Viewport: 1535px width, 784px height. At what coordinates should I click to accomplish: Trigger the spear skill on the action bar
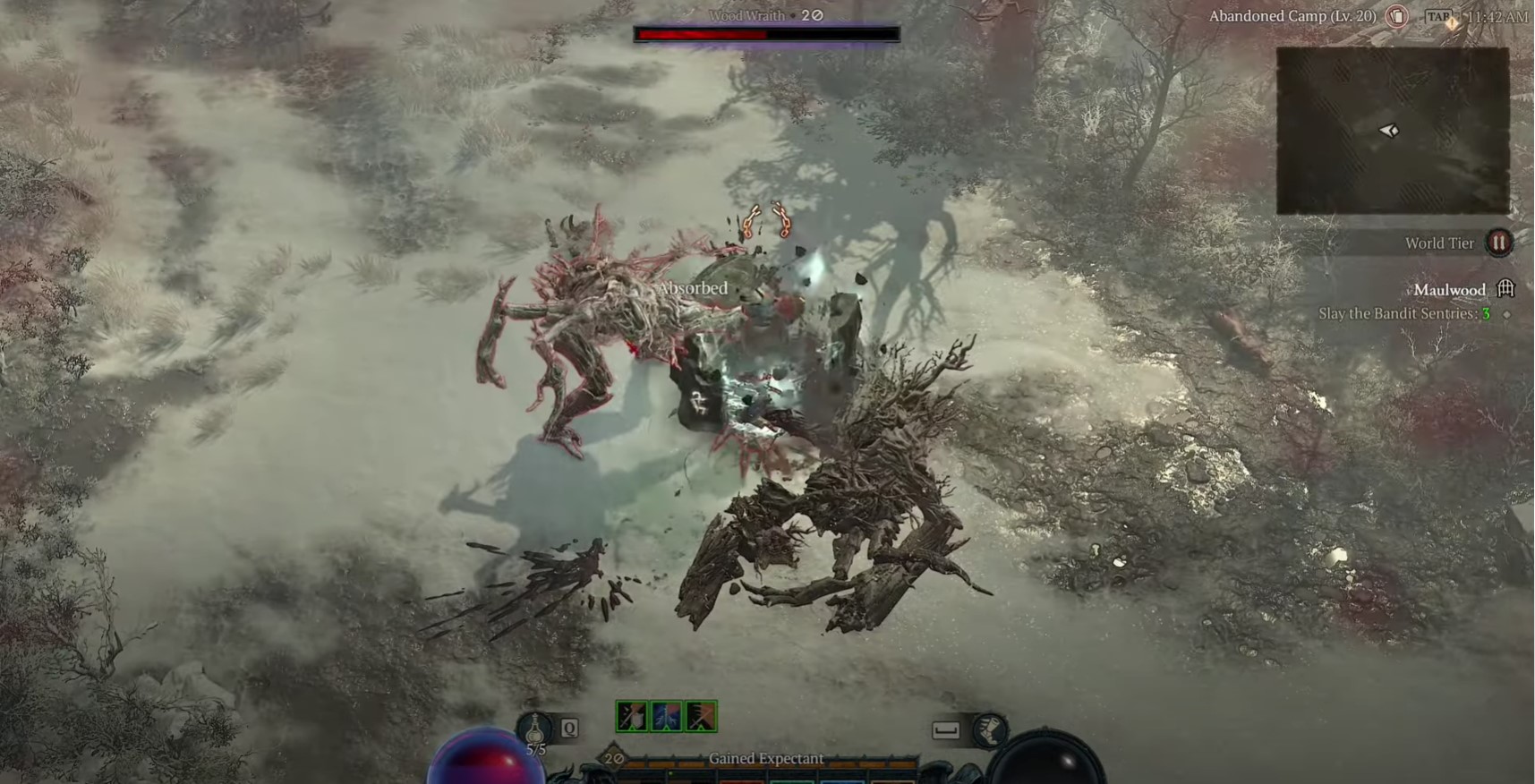click(702, 716)
